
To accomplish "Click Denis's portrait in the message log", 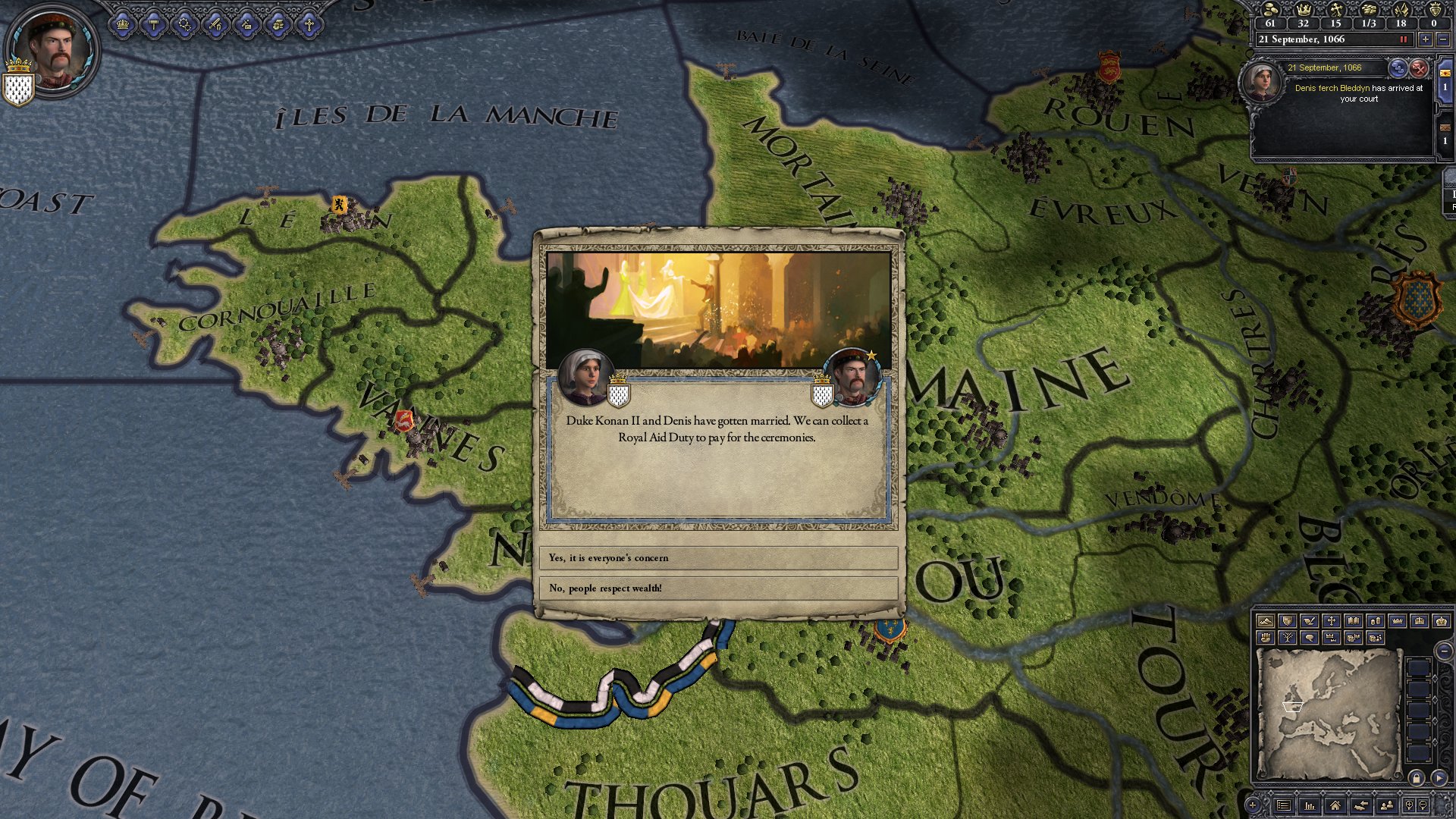I will pos(1261,80).
